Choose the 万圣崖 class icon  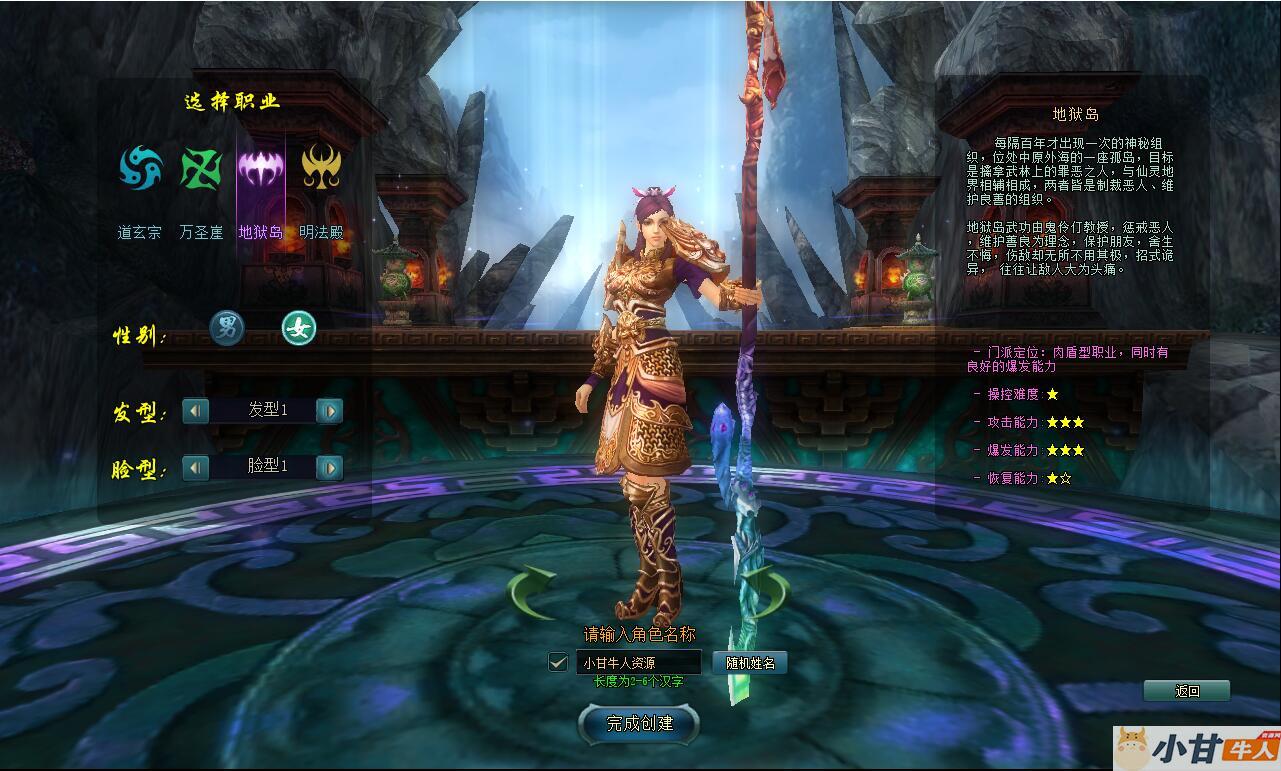pyautogui.click(x=201, y=167)
